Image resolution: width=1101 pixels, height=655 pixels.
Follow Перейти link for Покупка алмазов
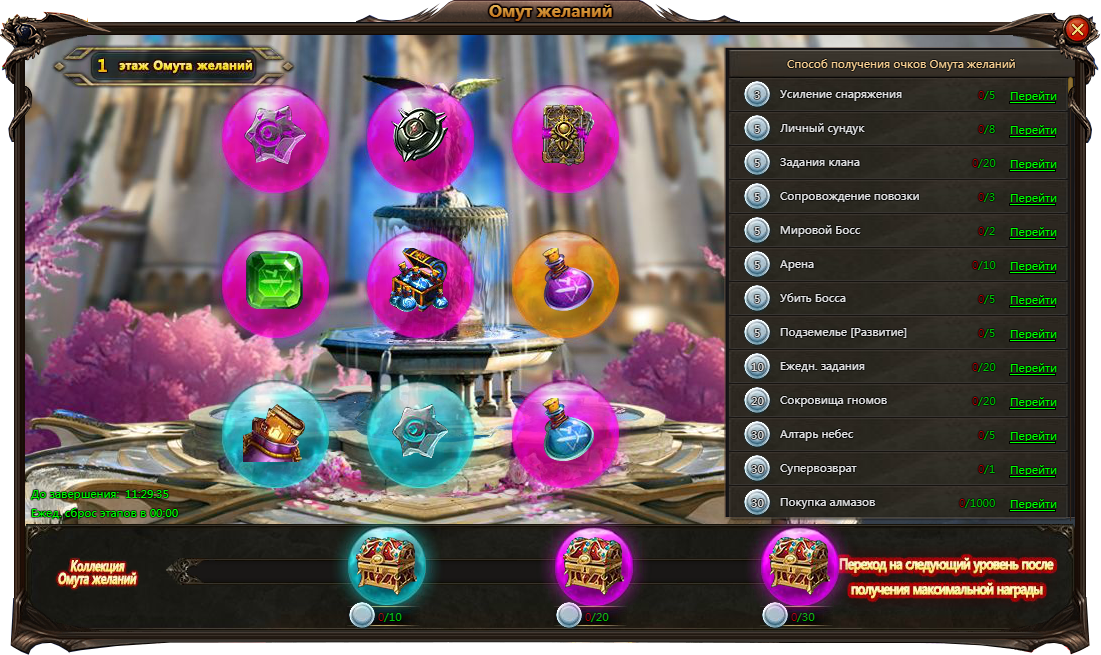(x=1033, y=505)
